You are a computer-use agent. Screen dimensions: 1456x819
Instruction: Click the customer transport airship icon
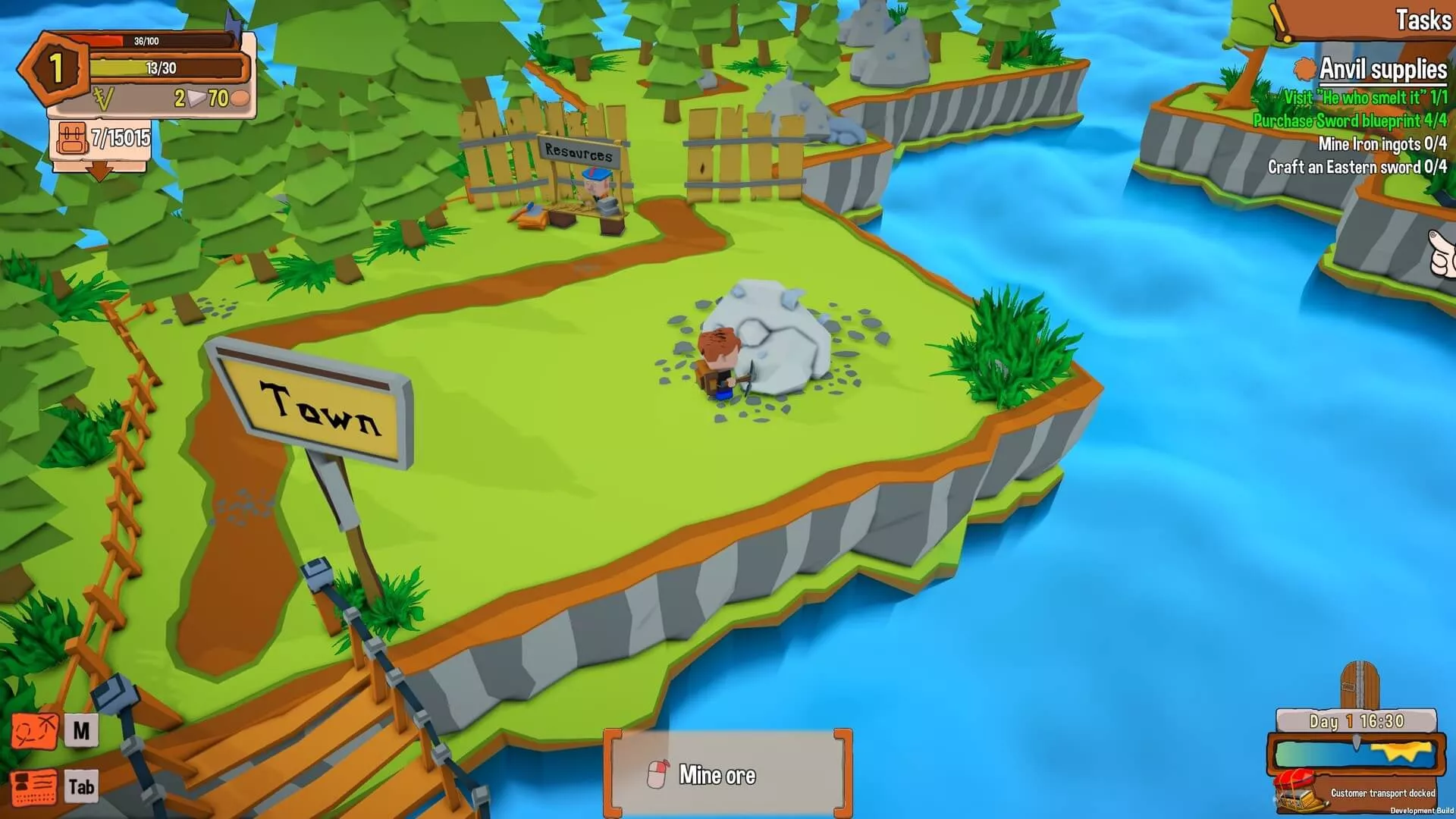point(1297,790)
